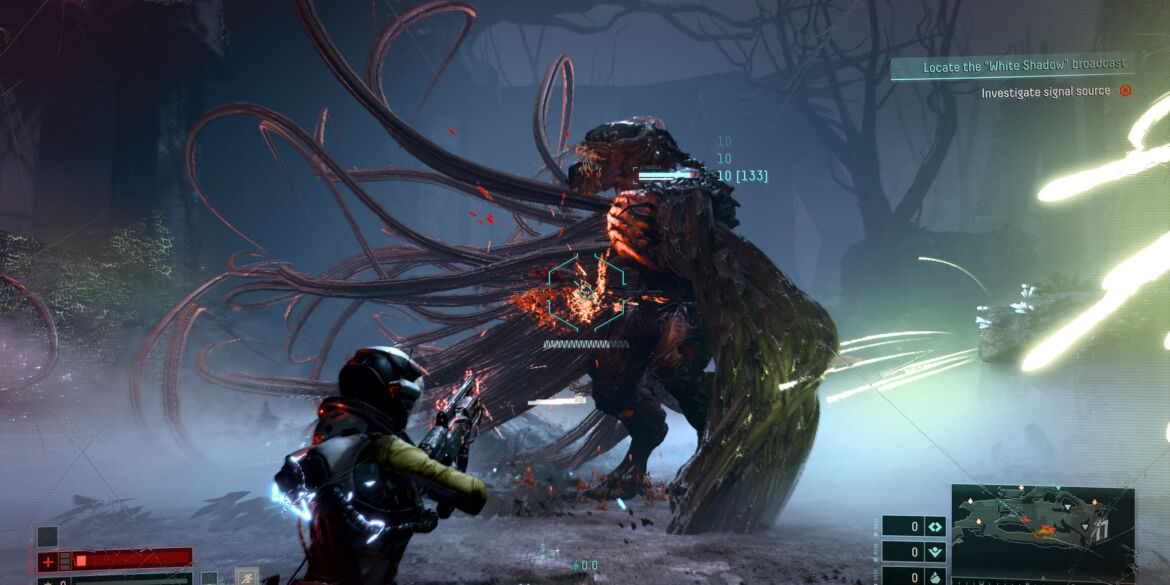The image size is (1170, 585).
Task: Open the "White Shadow" broadcast objective tracker
Action: [x=1012, y=64]
